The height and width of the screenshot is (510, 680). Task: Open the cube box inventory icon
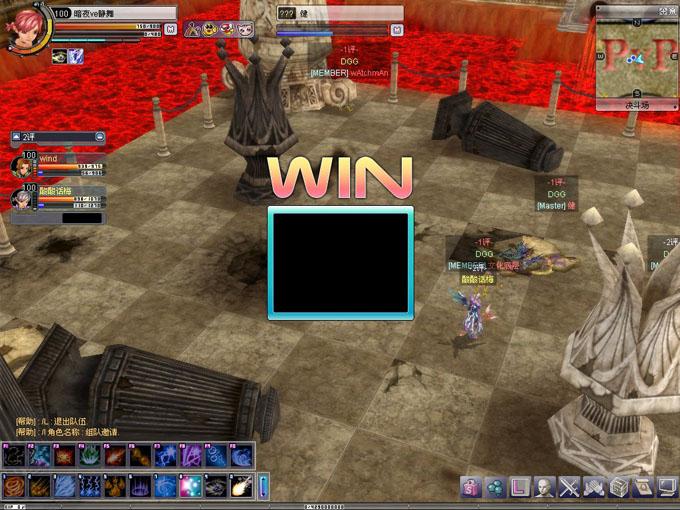pos(619,487)
